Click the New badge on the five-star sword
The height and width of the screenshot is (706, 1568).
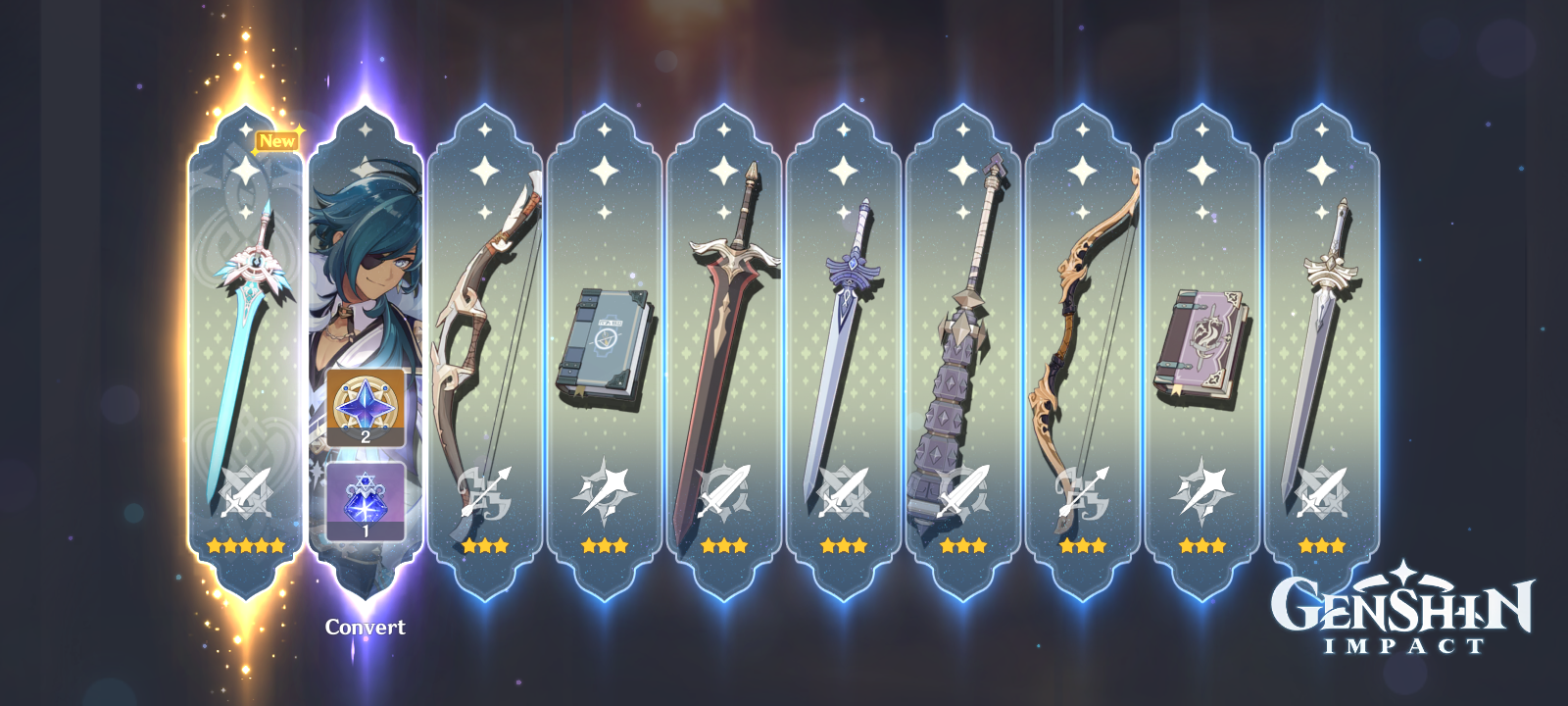[277, 141]
